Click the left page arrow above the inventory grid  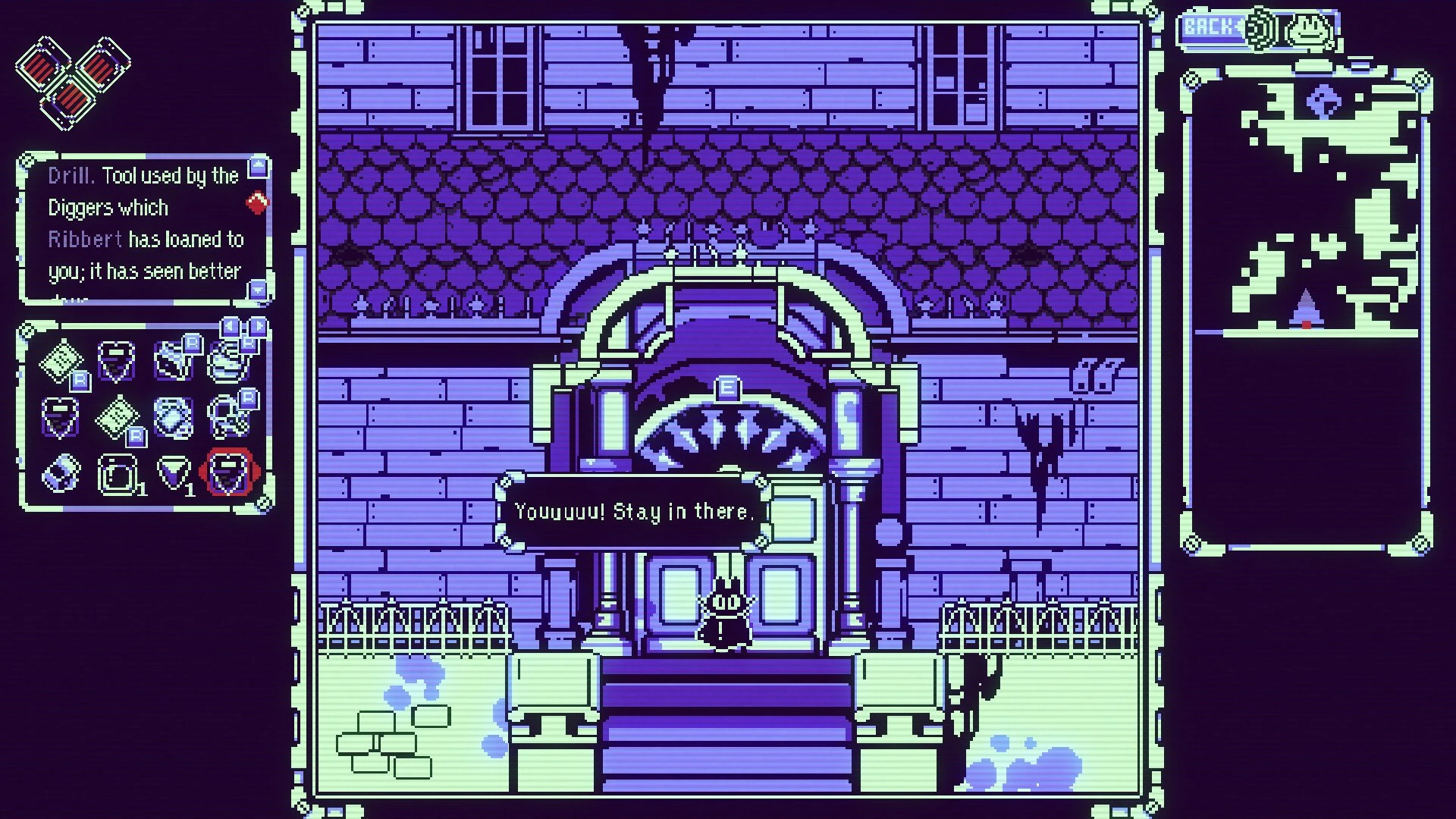pos(231,325)
